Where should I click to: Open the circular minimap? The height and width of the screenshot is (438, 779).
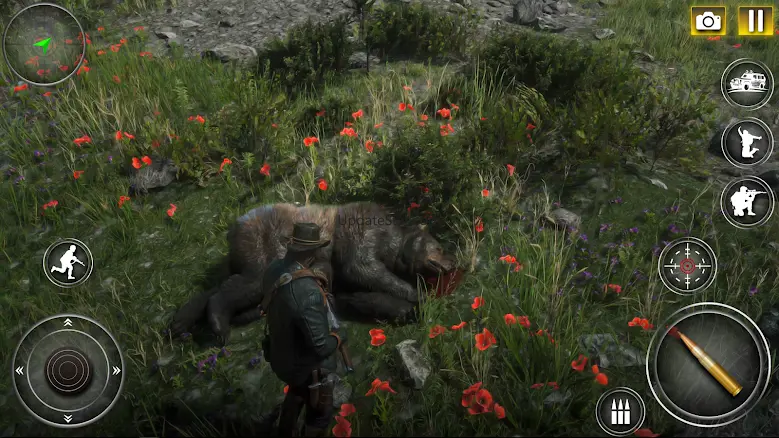pos(43,44)
